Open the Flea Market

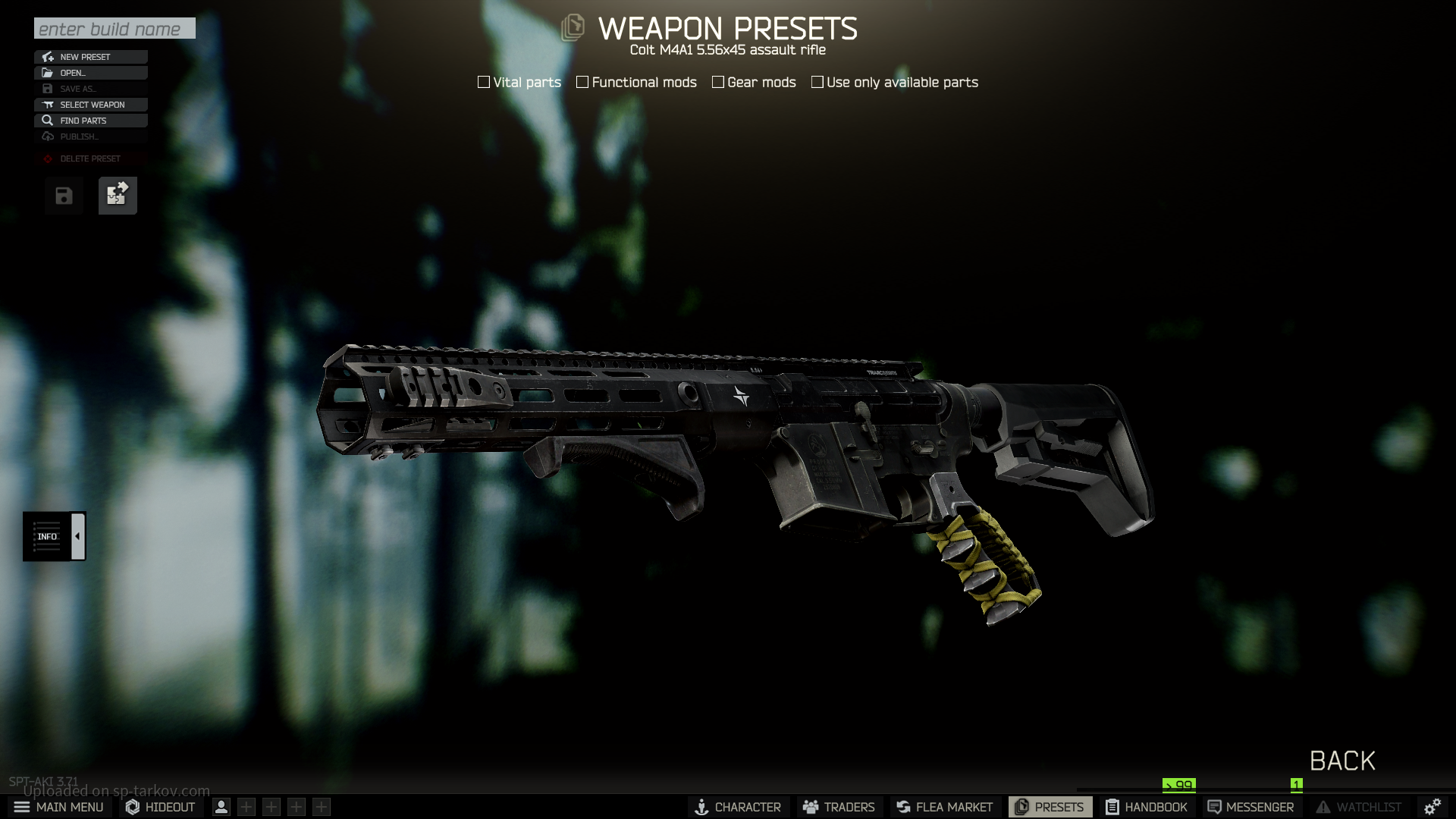point(945,807)
